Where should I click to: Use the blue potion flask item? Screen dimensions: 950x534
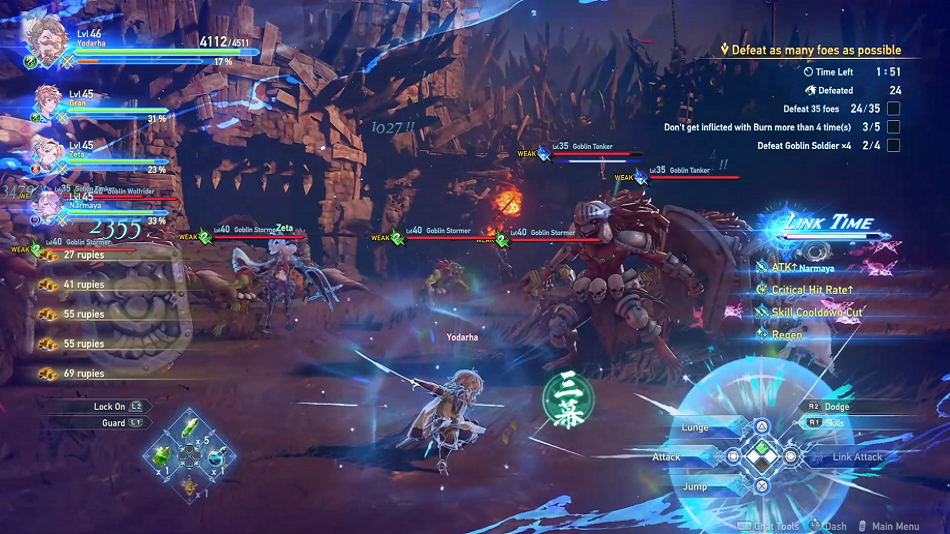(x=216, y=456)
